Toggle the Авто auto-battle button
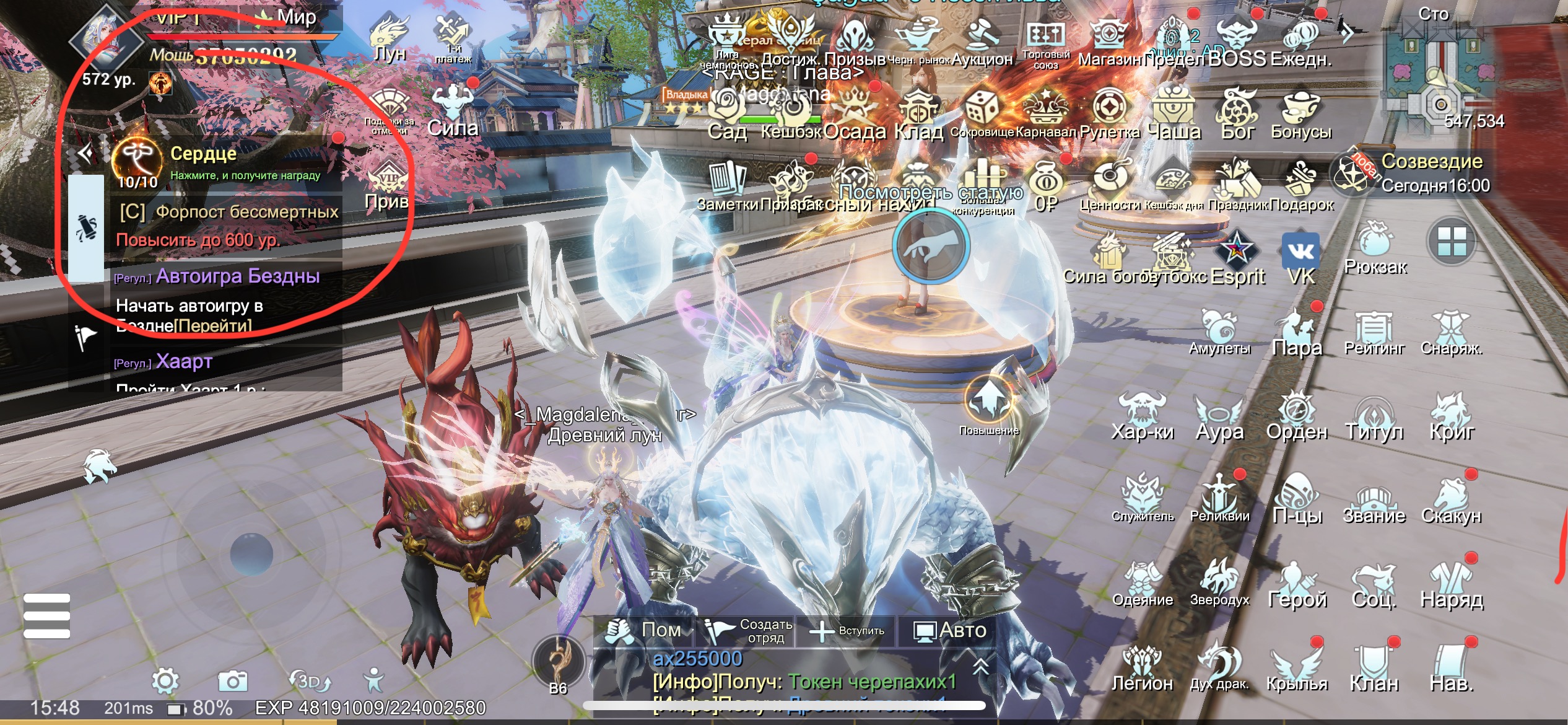Viewport: 1568px width, 725px height. (x=951, y=631)
